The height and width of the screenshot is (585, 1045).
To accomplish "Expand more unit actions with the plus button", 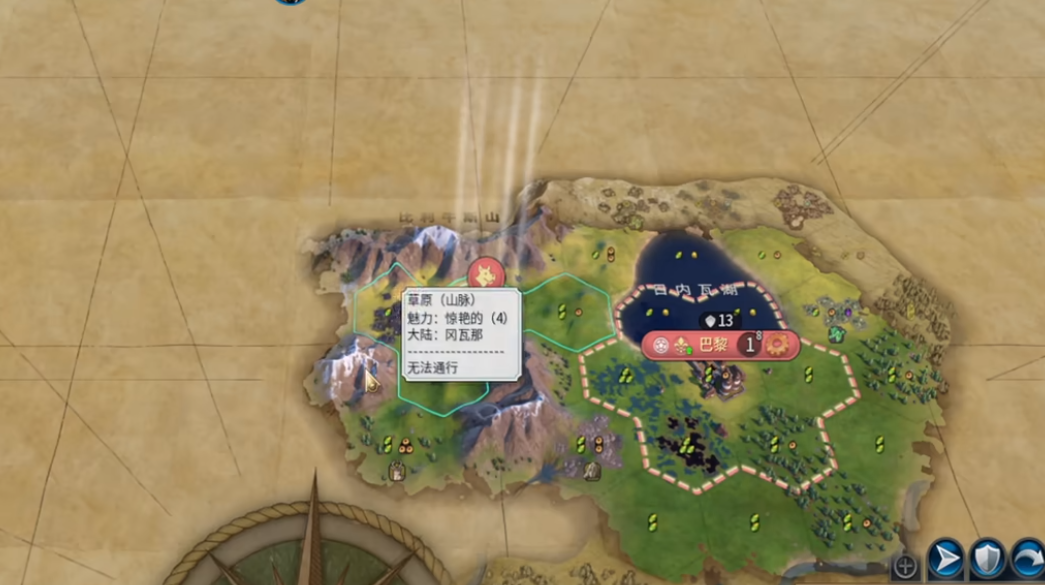I will 905,566.
